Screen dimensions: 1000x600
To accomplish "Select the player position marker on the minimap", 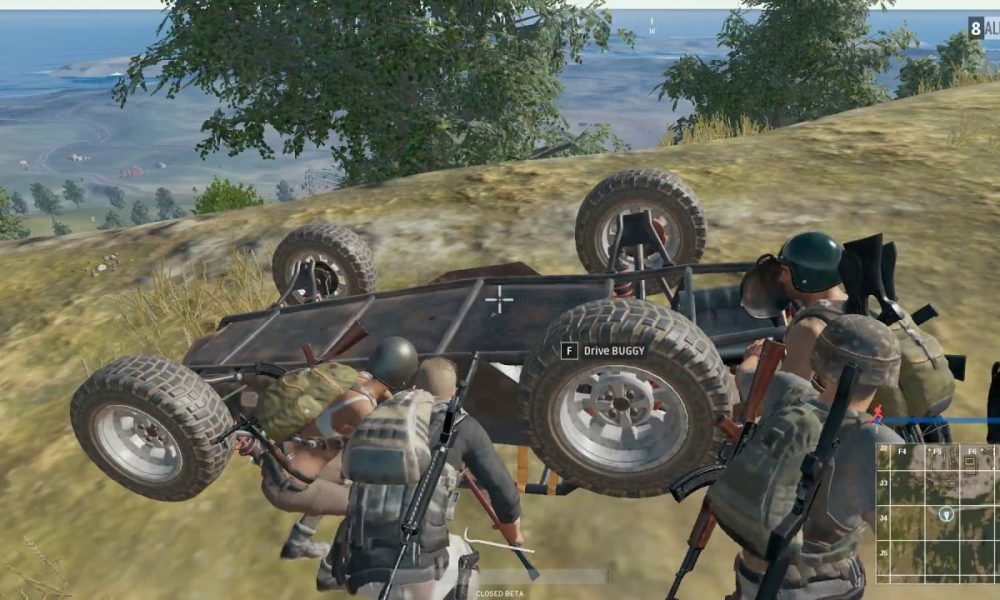I will tap(946, 514).
